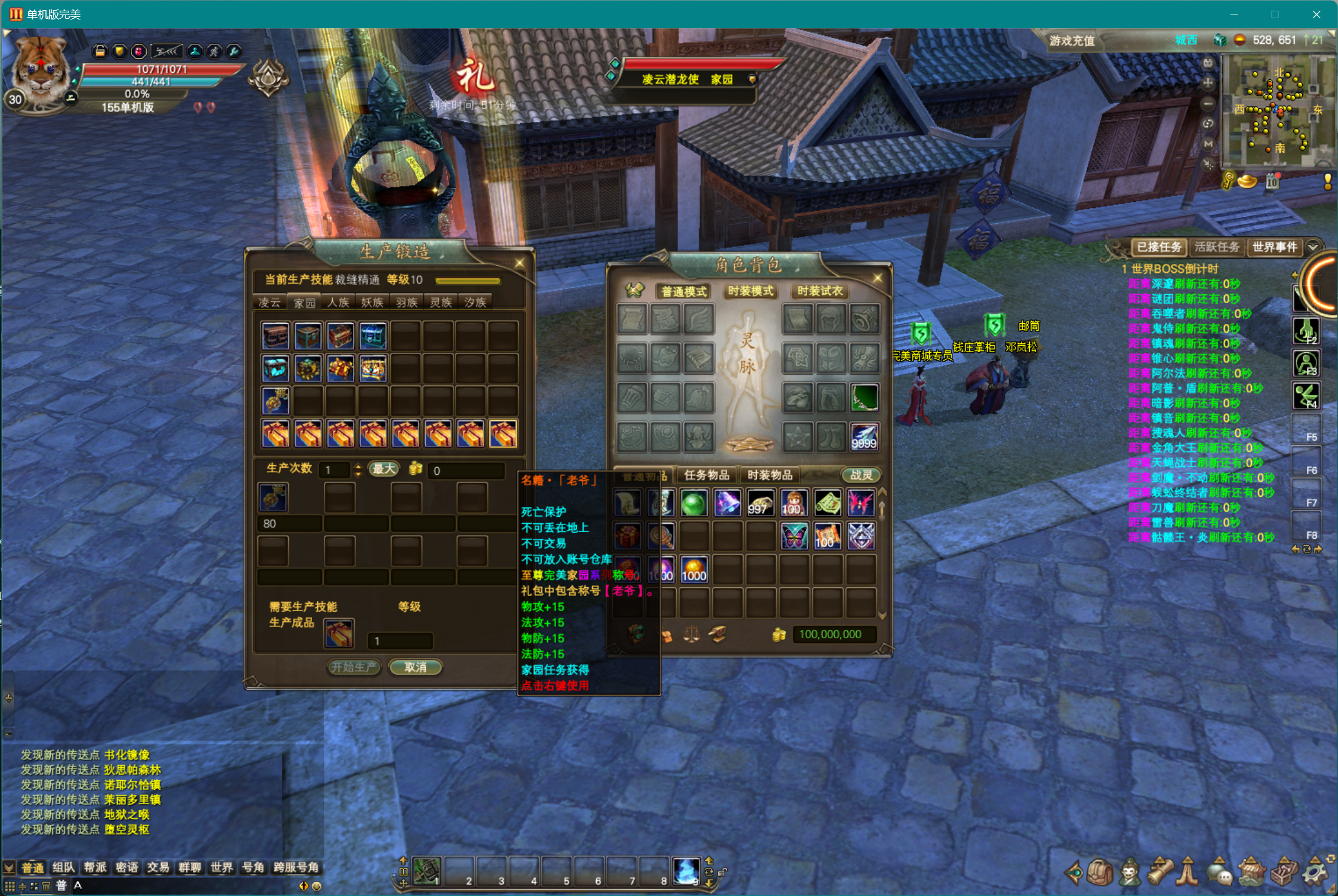Open the 世界事件 tab
This screenshot has height=896, width=1338.
[x=1274, y=247]
